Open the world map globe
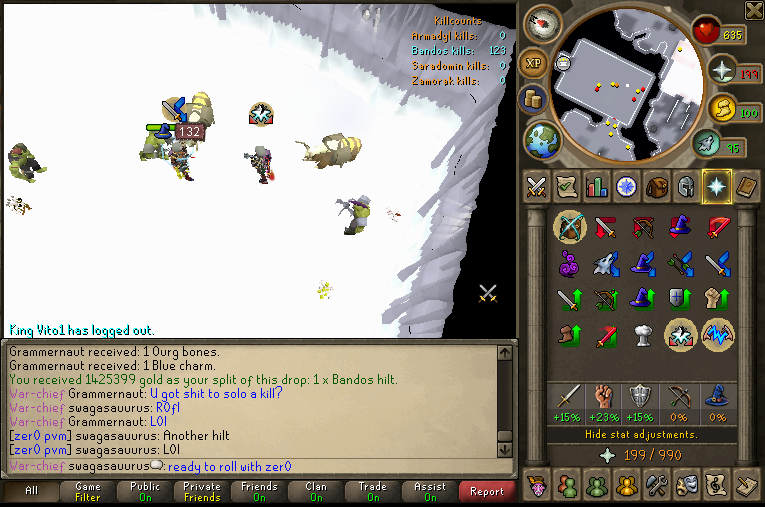This screenshot has height=507, width=765. 541,138
